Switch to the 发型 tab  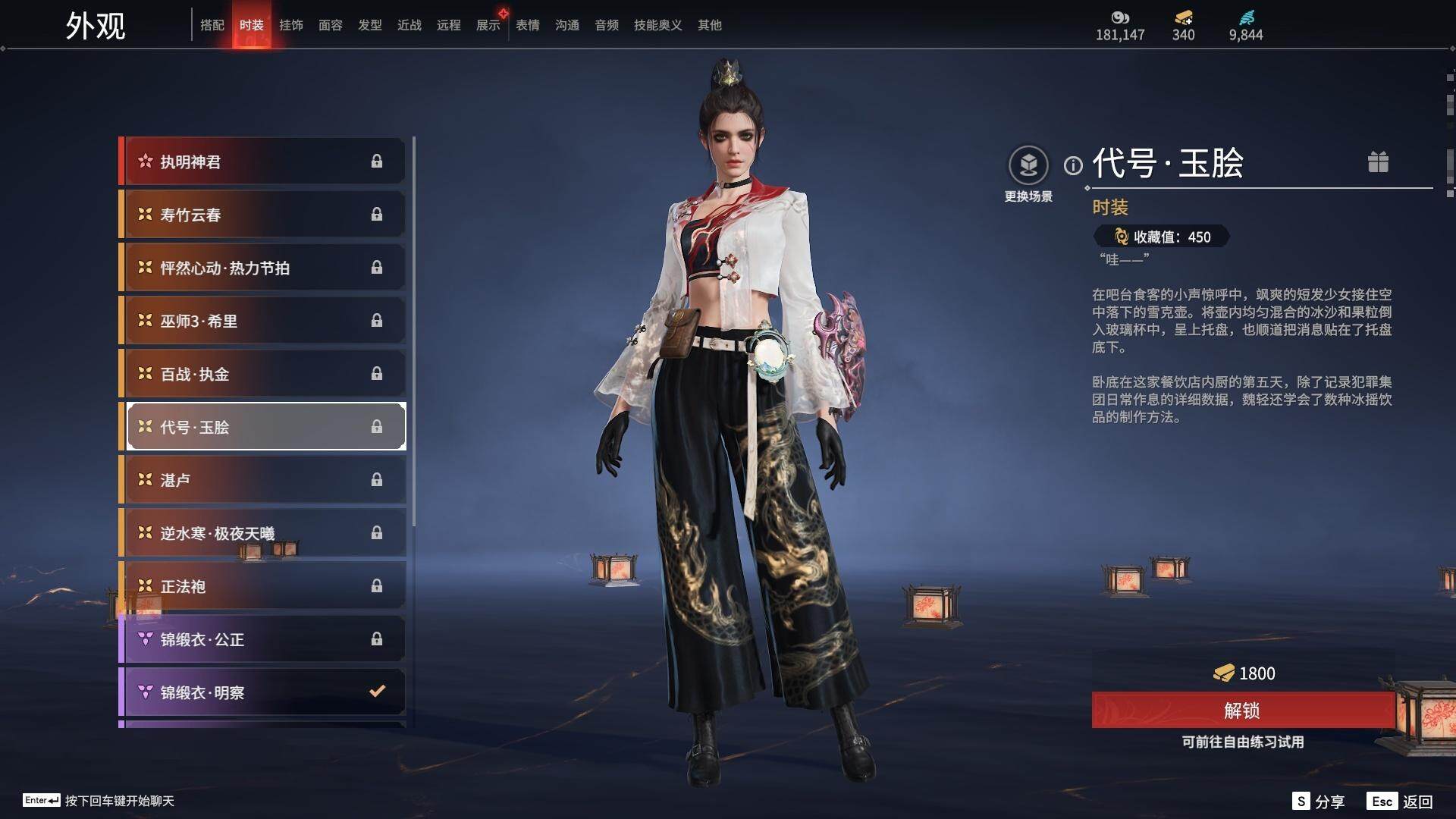point(370,25)
